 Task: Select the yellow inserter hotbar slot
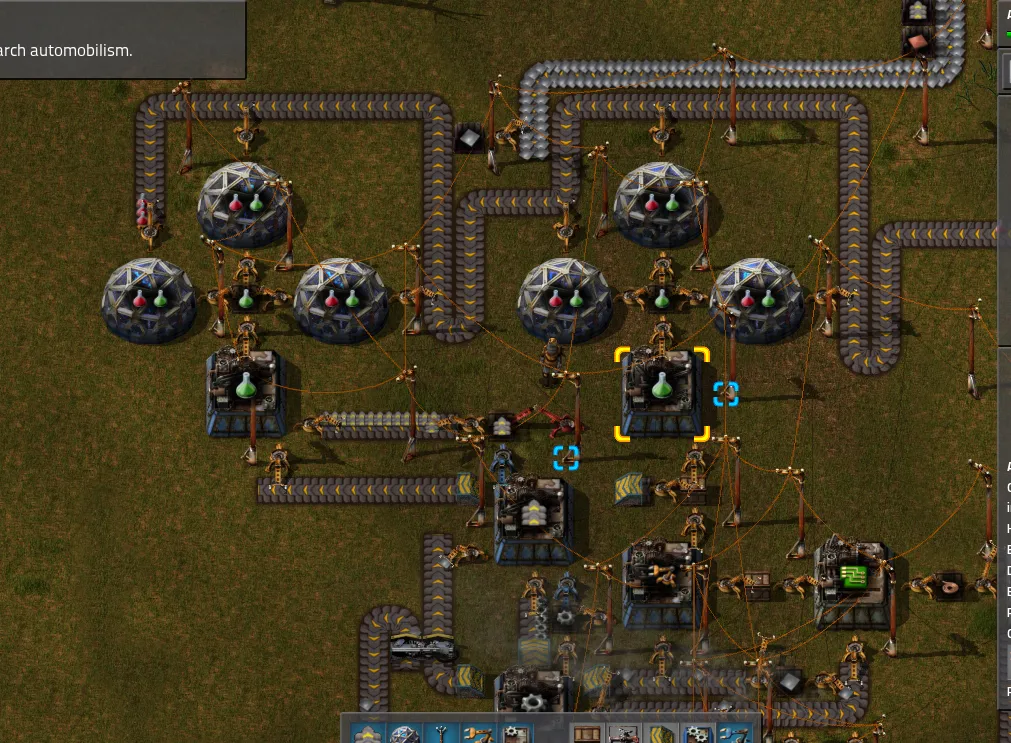click(x=477, y=735)
